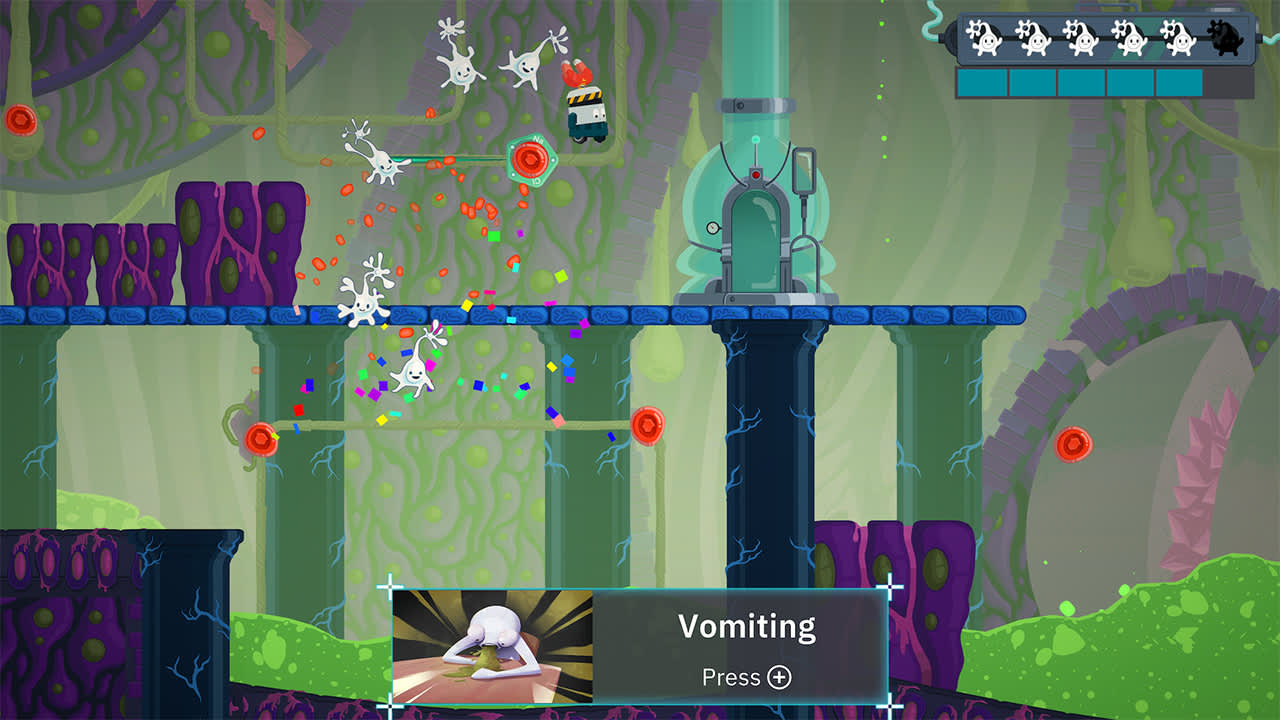1280x720 pixels.
Task: Select the fifth Spitling icon in the HUD
Action: 1181,39
